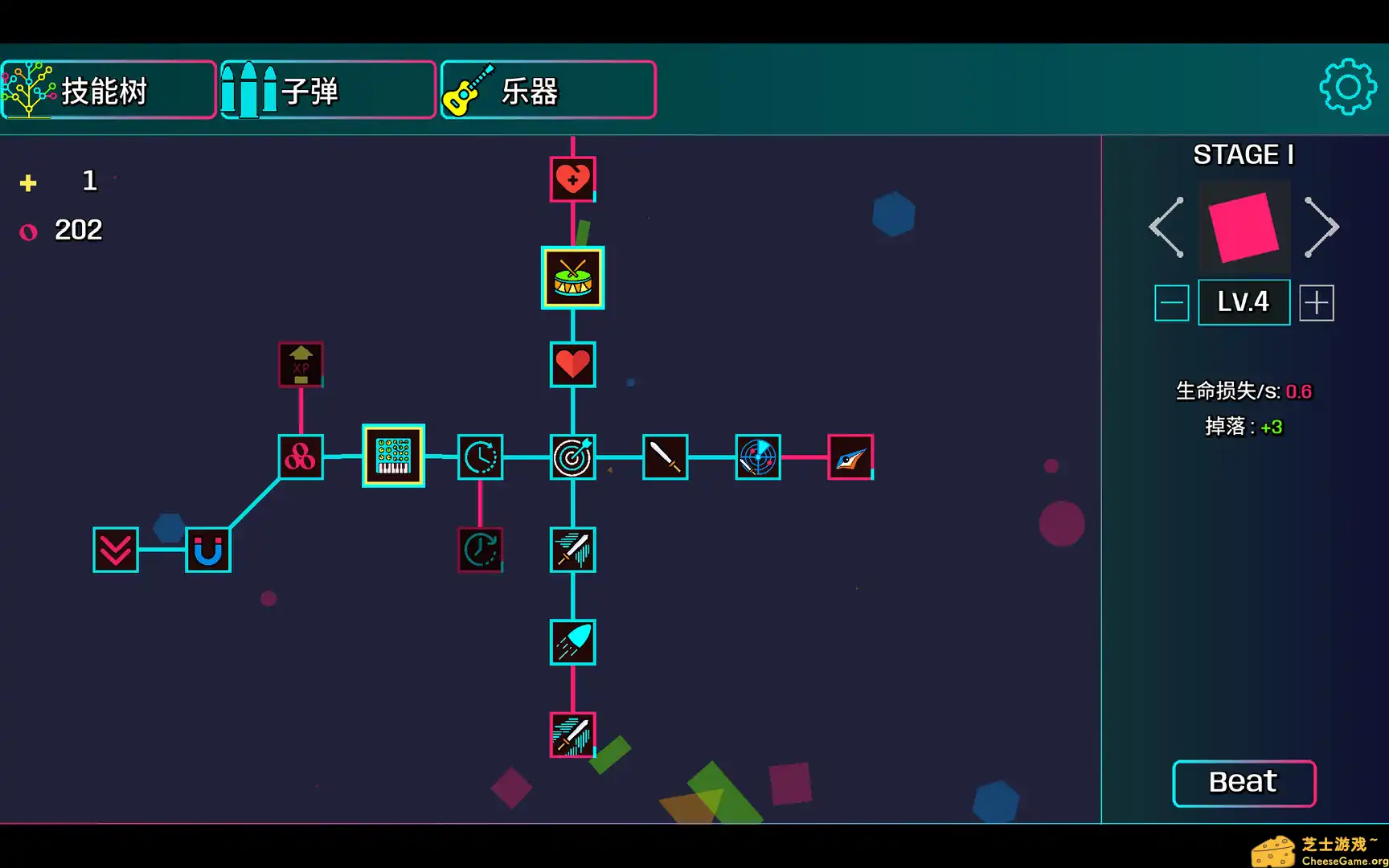This screenshot has width=1389, height=868.
Task: Open the settings gear
Action: click(1348, 87)
